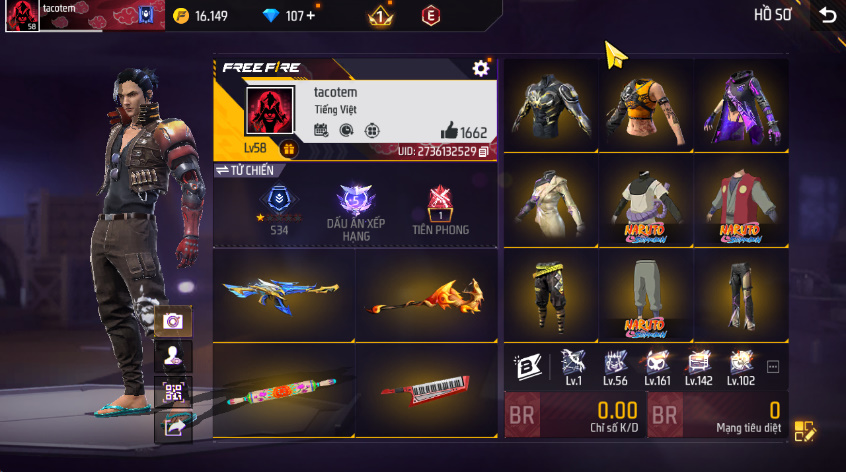Go back using the return arrow
The width and height of the screenshot is (846, 472).
point(826,15)
